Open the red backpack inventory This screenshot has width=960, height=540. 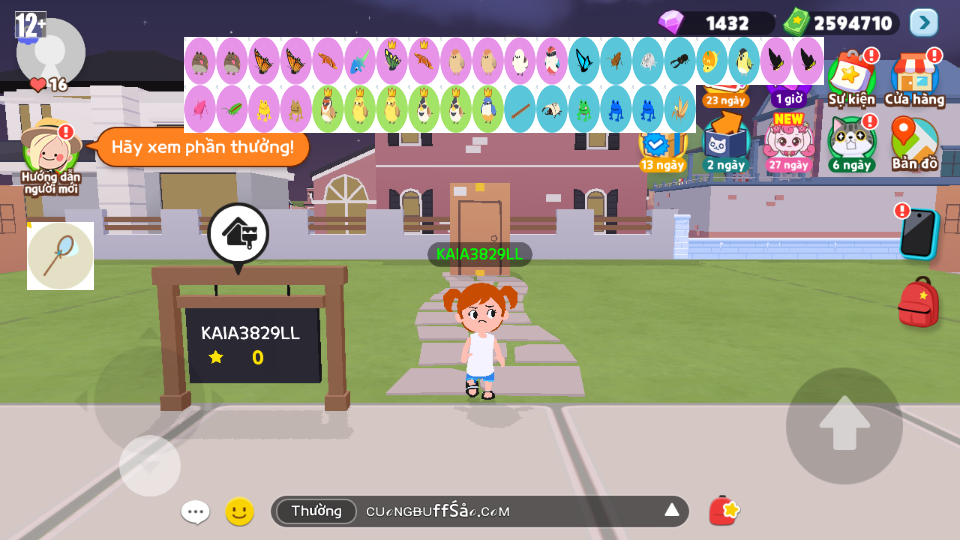918,302
